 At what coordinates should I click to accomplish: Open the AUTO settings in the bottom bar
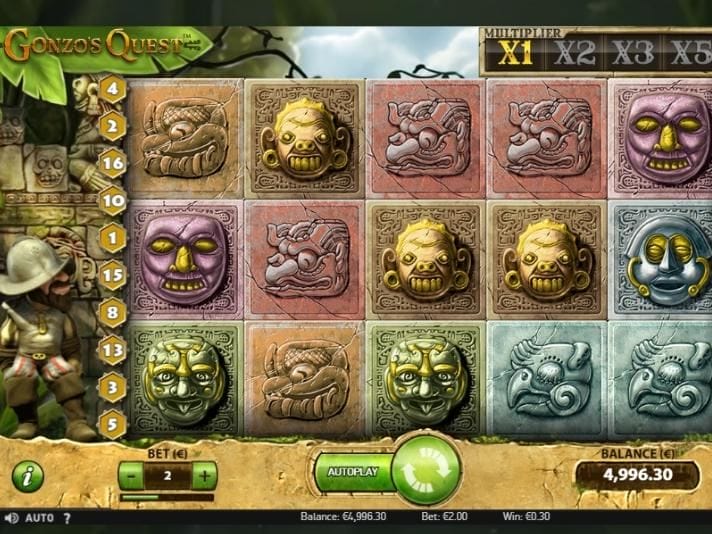click(39, 518)
